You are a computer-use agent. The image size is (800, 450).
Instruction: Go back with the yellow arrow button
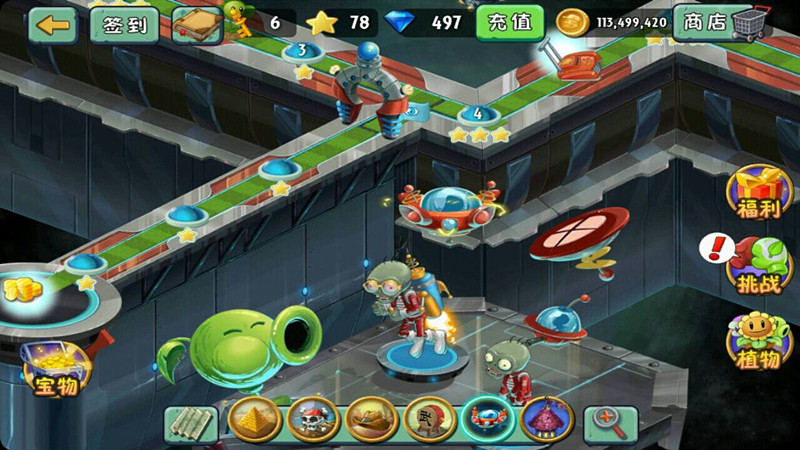53,24
